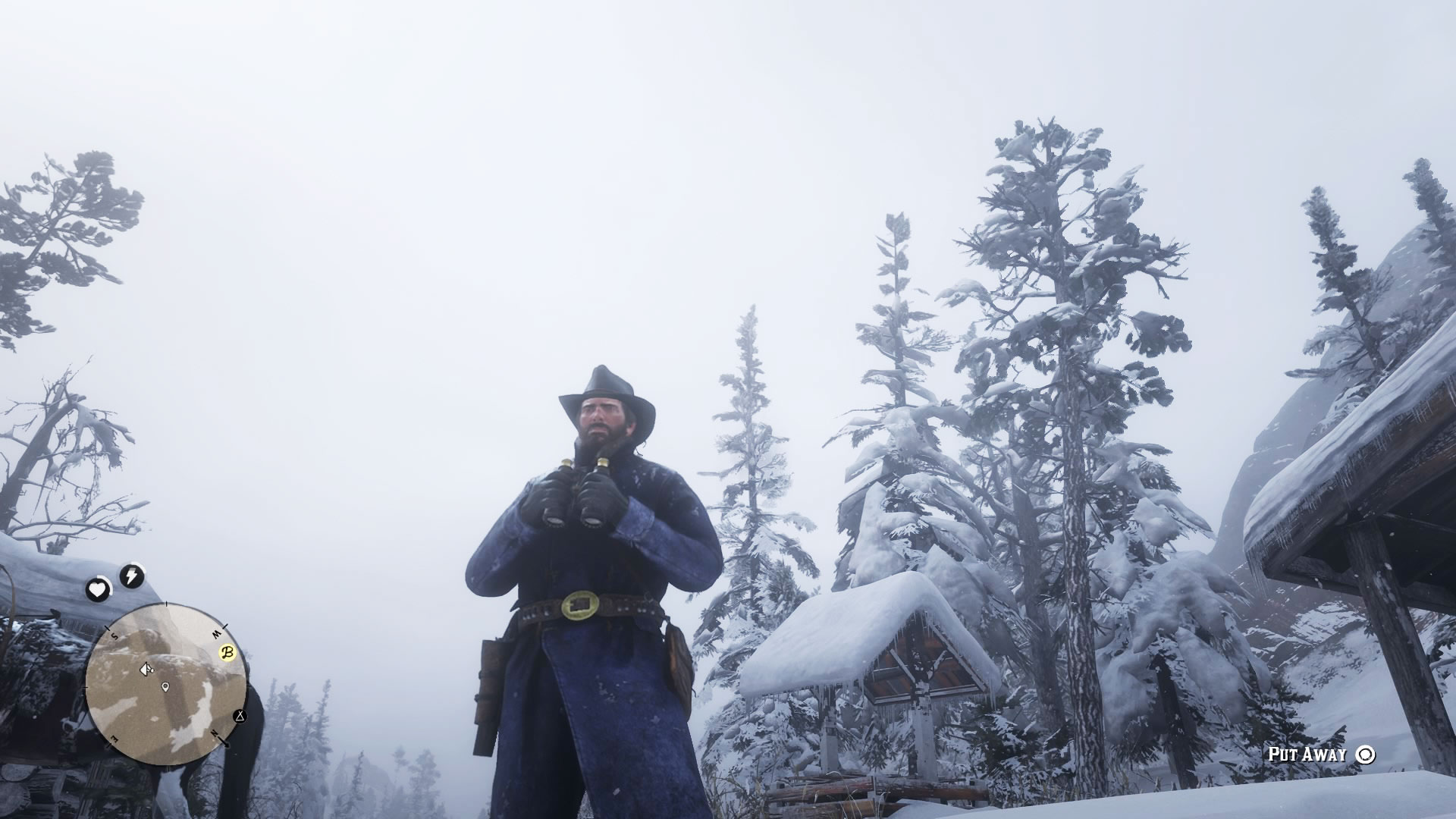Select the lightning bolt stamina core icon

pos(130,573)
